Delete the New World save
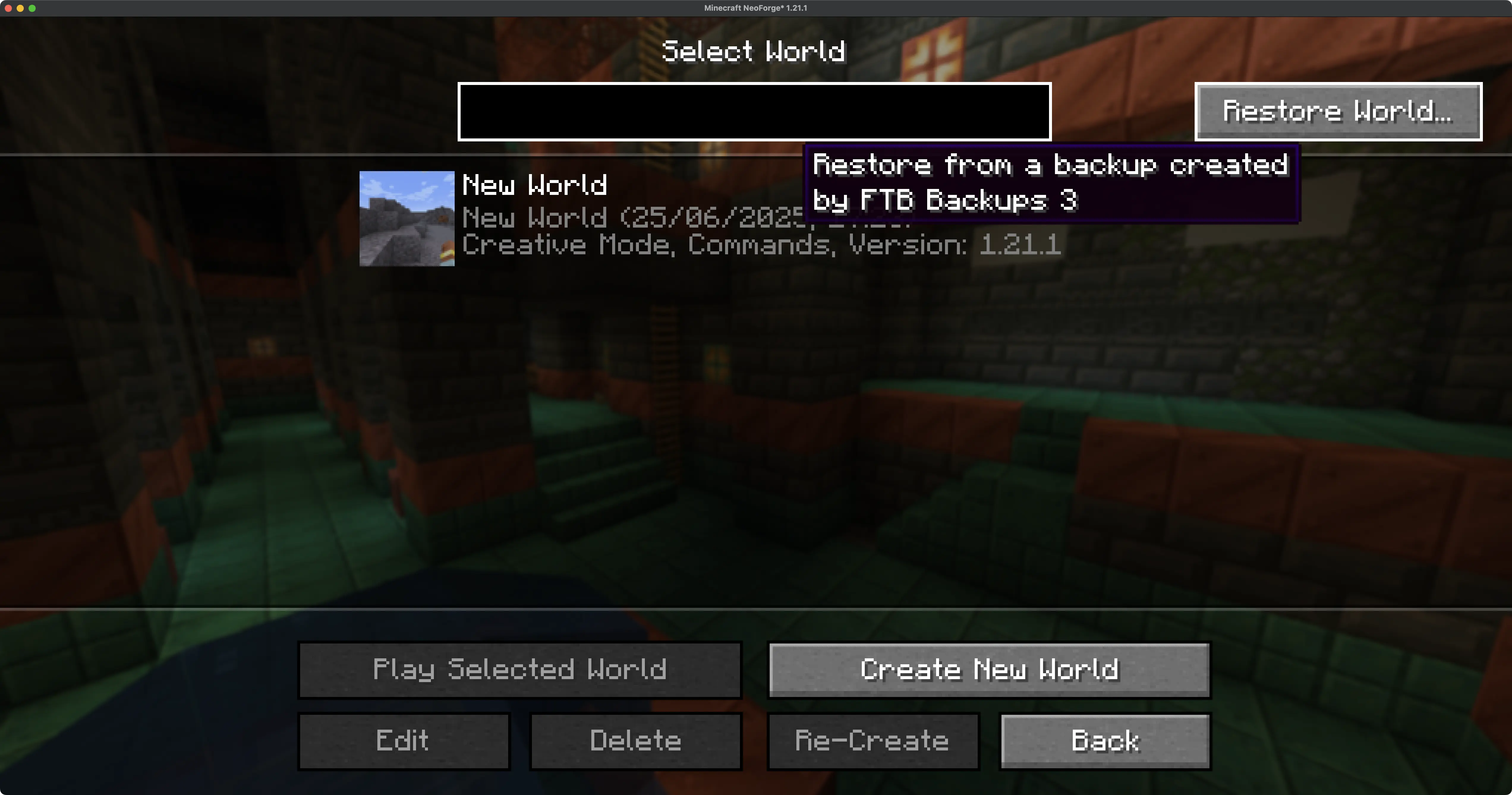Screen dimensions: 1512x795 tap(636, 740)
